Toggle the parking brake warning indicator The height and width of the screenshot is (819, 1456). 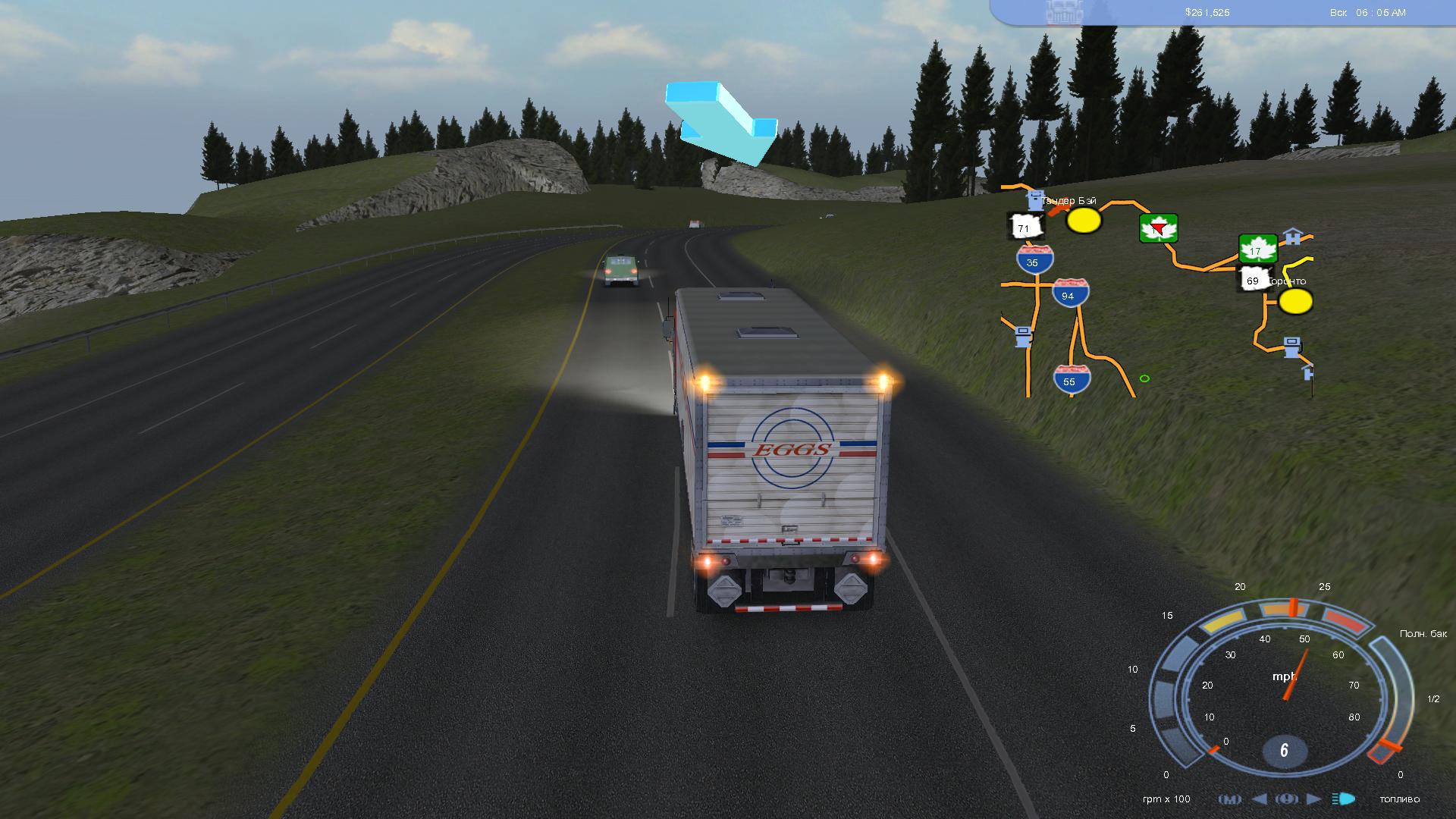[x=1286, y=799]
